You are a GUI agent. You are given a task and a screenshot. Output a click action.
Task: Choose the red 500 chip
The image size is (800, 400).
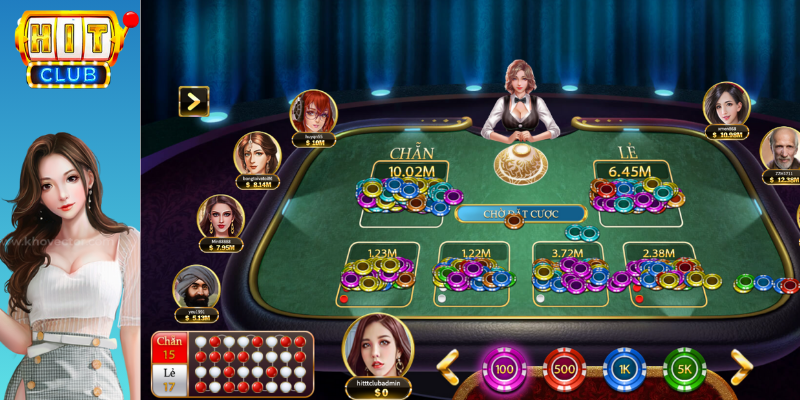564,369
